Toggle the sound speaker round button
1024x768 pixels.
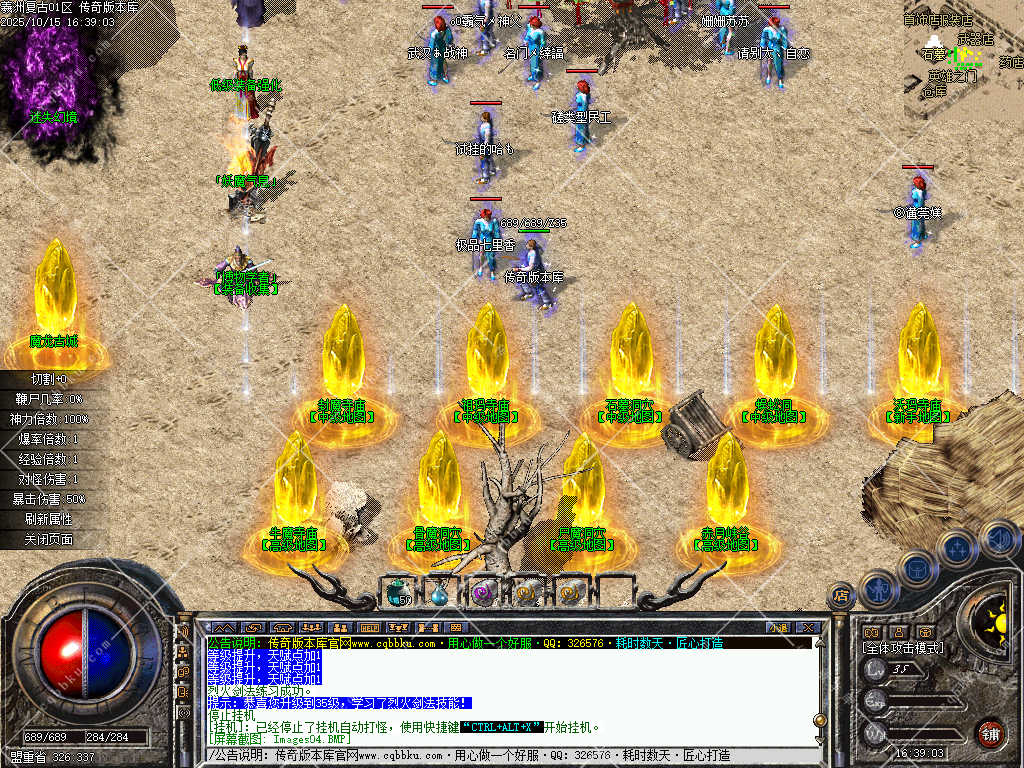click(997, 539)
